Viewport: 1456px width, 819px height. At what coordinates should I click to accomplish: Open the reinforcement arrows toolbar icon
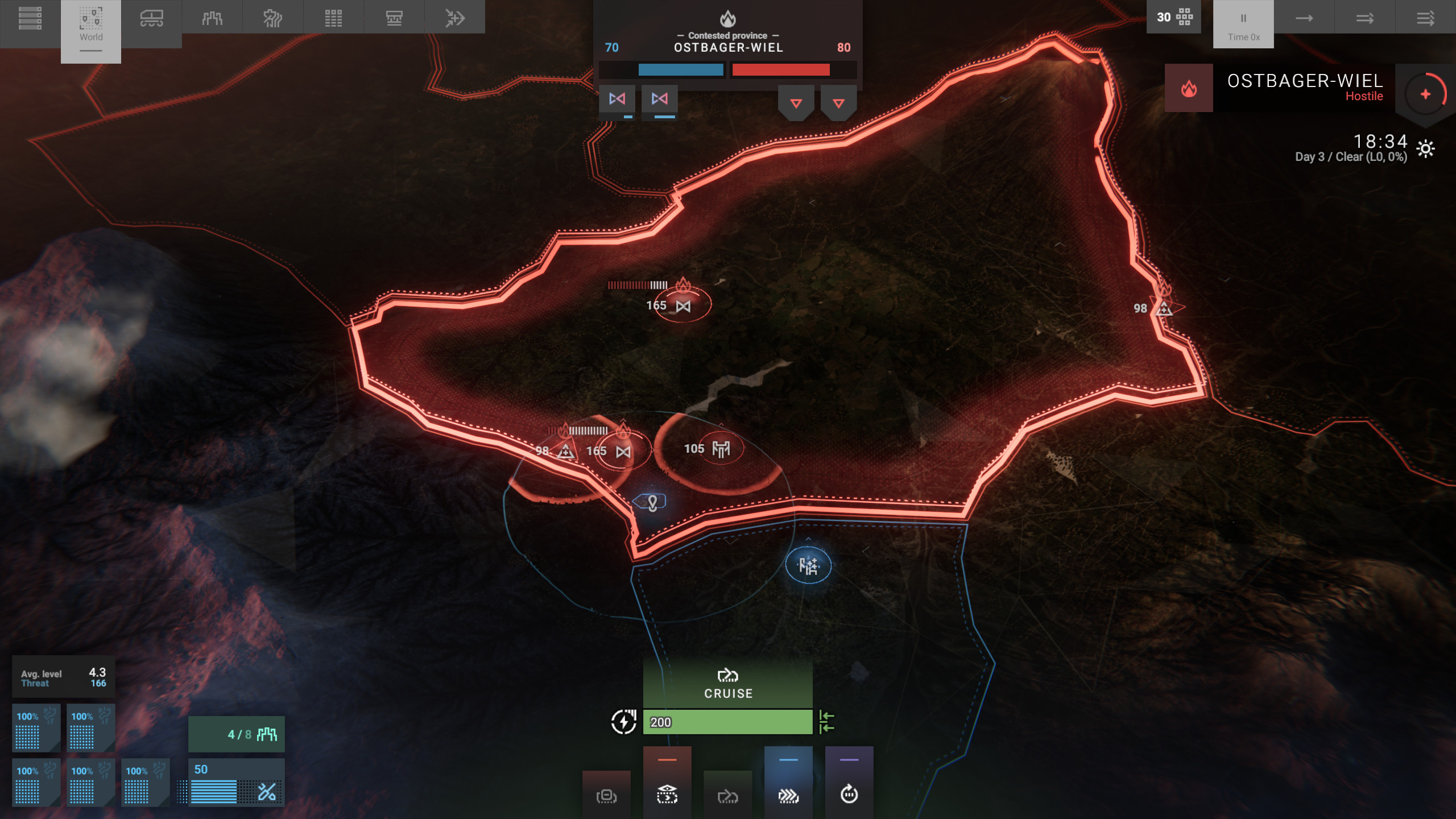coord(455,17)
